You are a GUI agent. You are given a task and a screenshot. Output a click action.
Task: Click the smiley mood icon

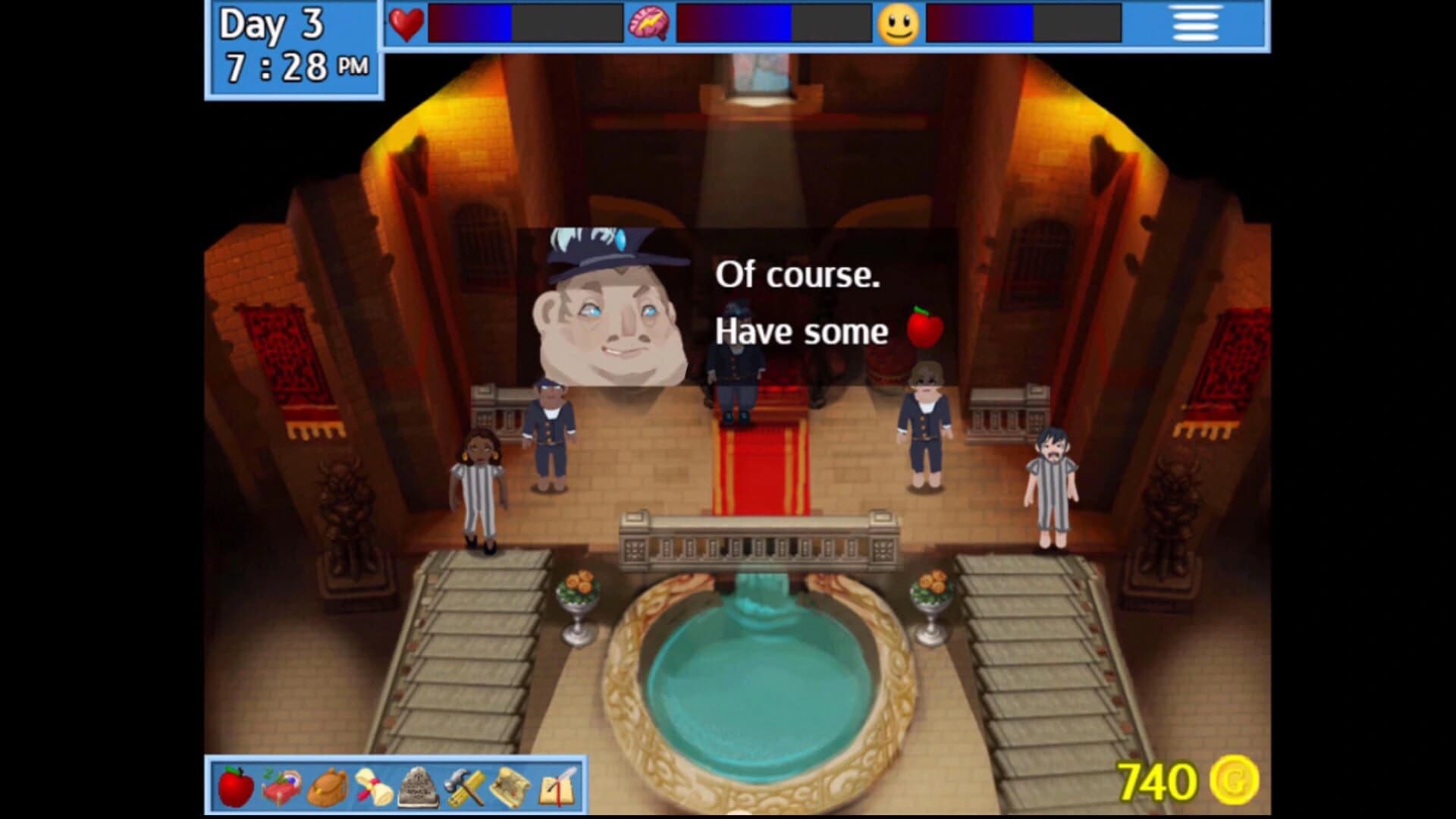tap(896, 24)
